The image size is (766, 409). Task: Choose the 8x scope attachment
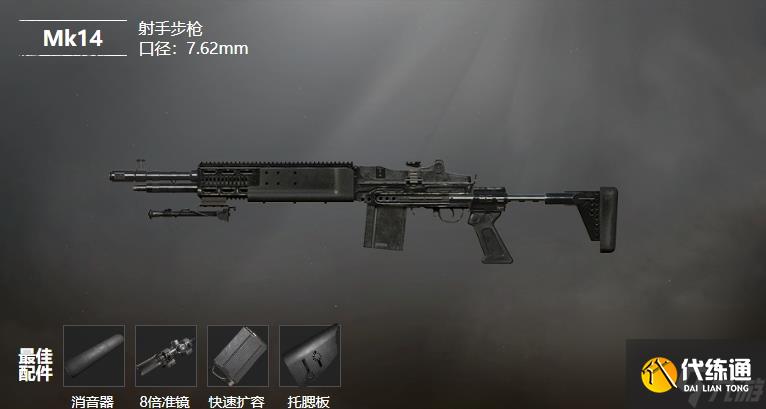165,356
